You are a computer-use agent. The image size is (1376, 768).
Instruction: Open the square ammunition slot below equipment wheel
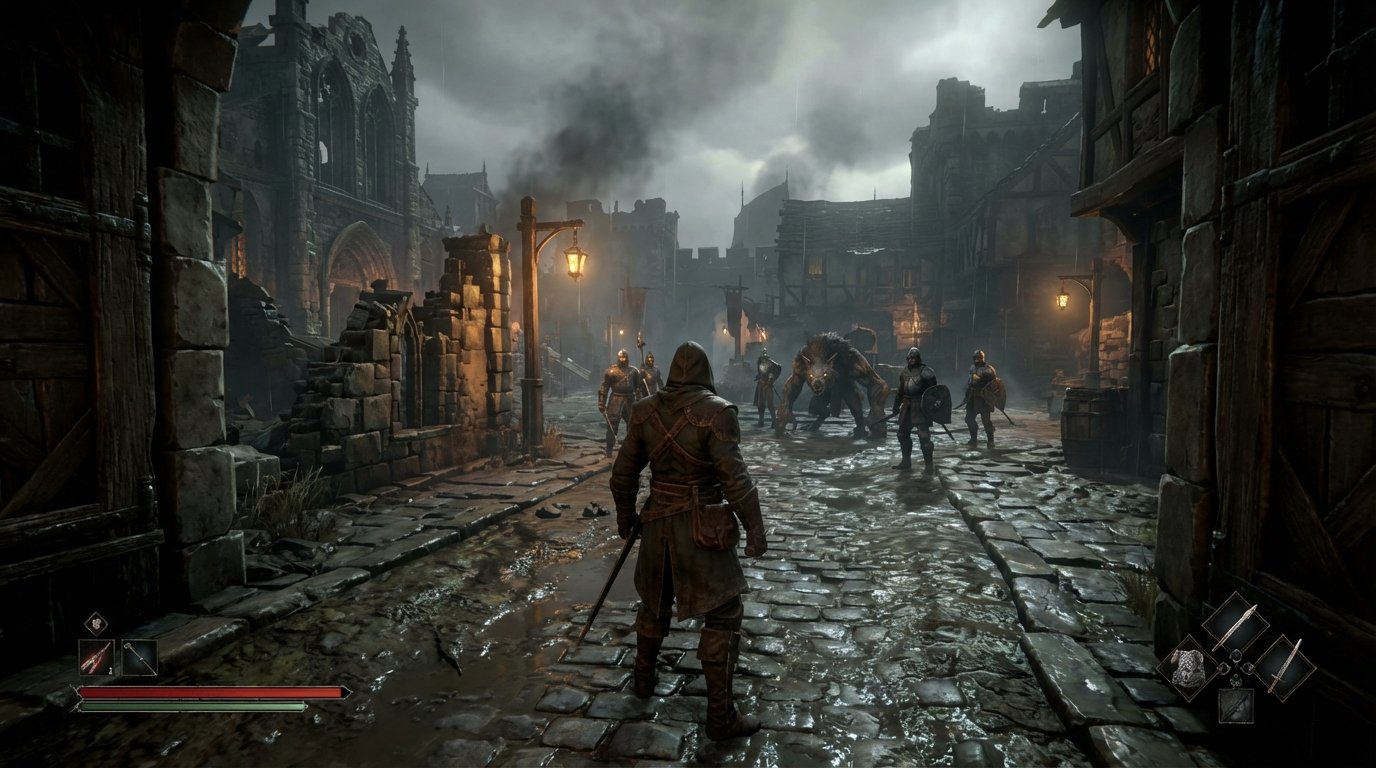point(1236,707)
